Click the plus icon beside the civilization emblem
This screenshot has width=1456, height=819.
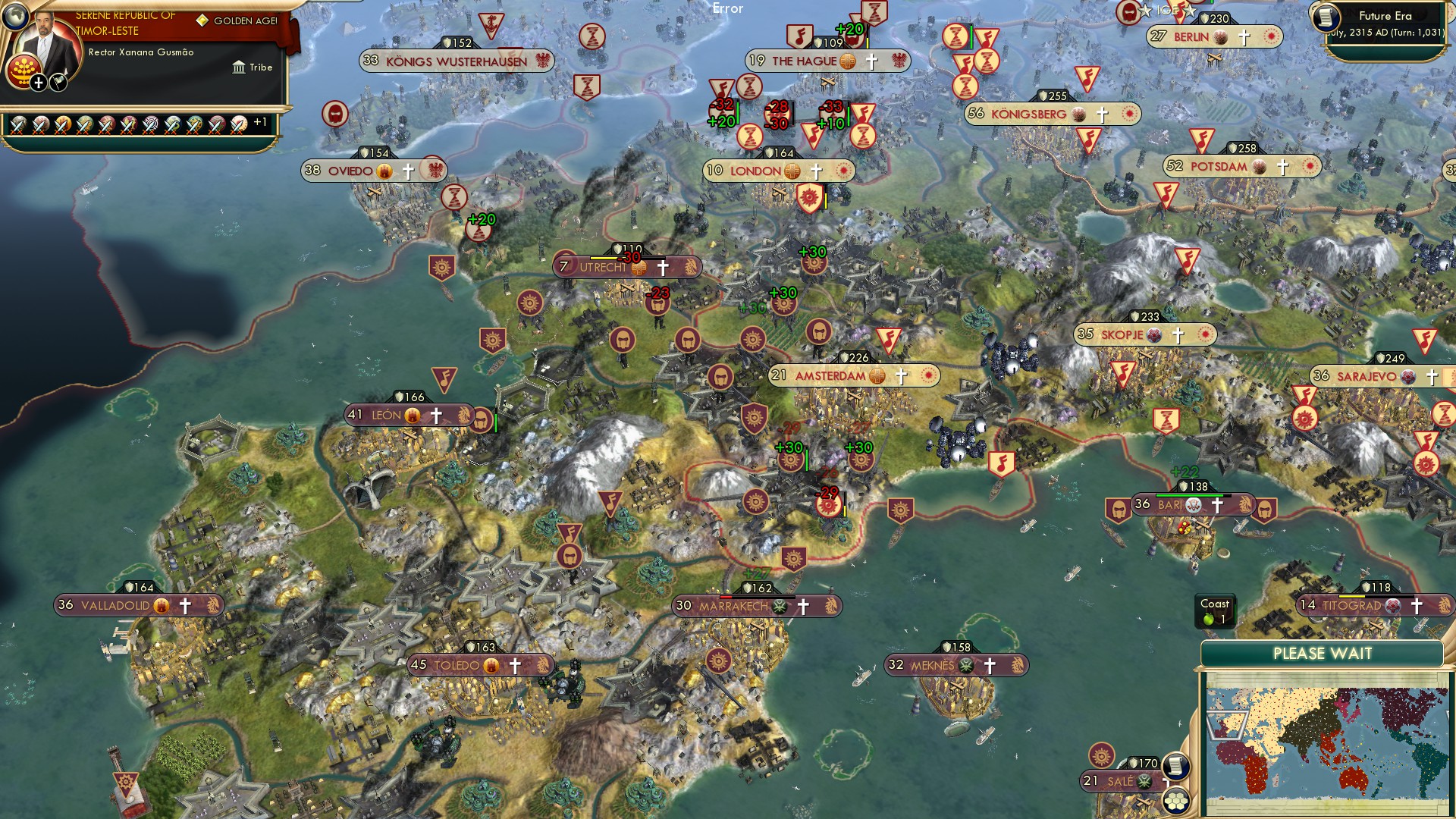click(39, 83)
